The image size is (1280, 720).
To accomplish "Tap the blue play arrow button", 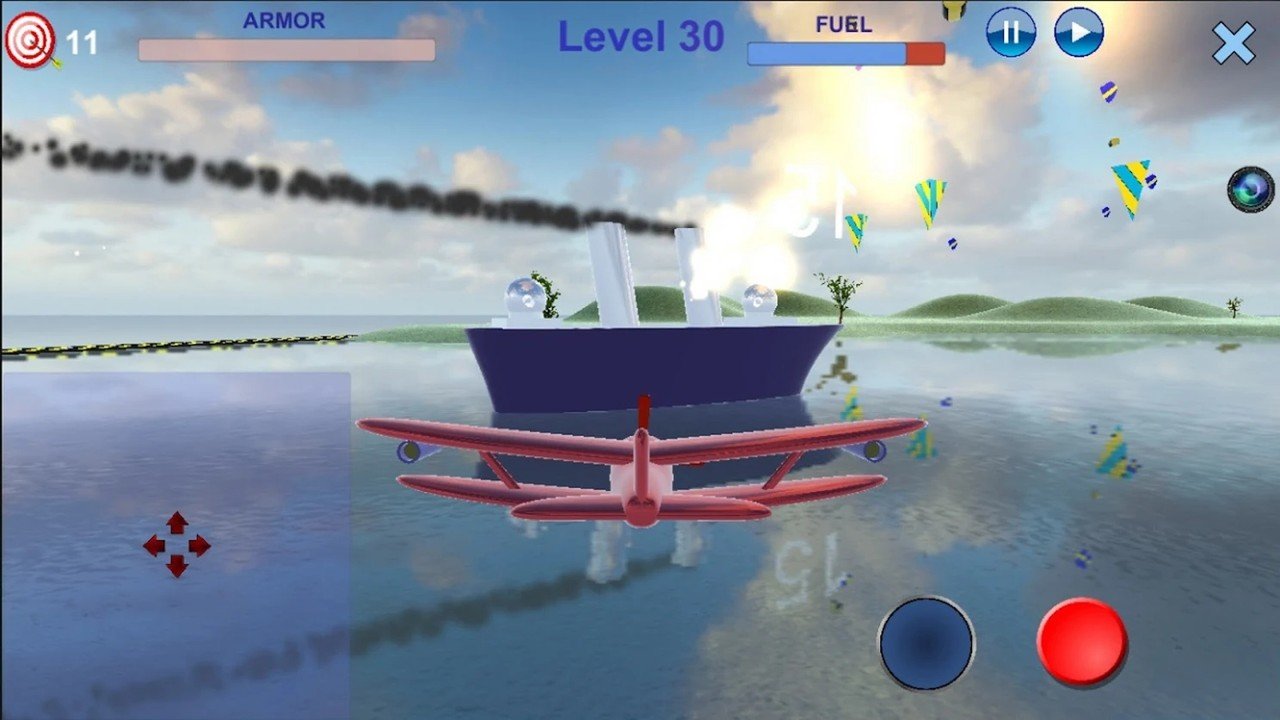I will [1078, 32].
